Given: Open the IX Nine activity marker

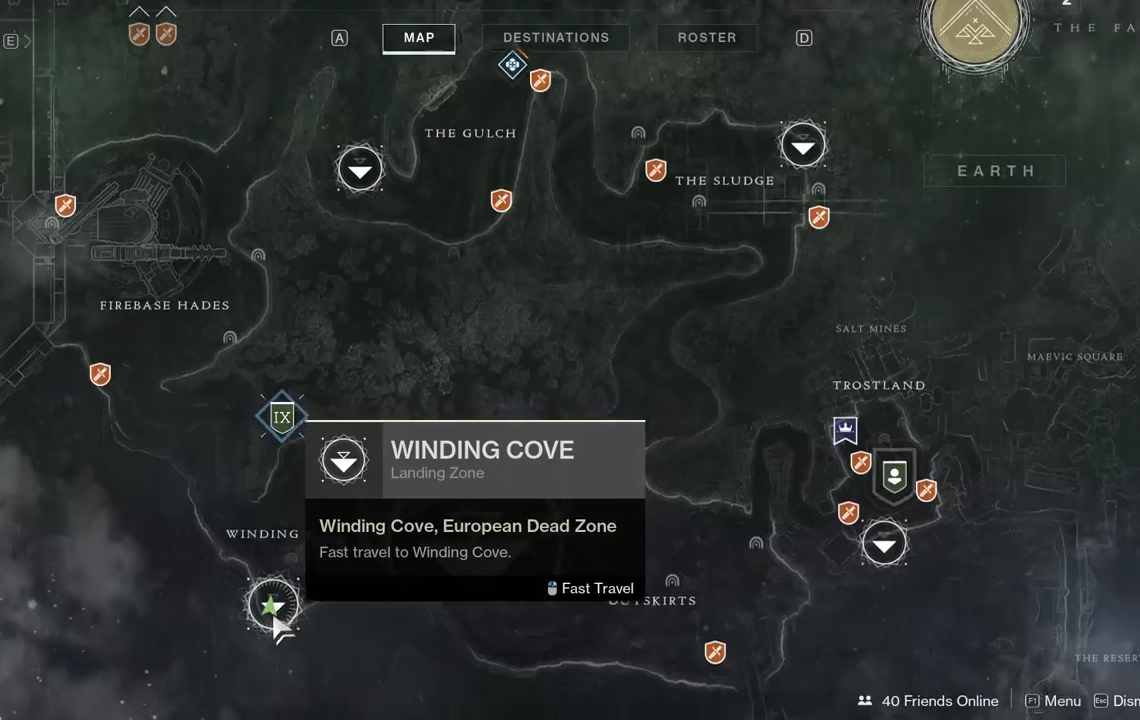Looking at the screenshot, I should click(282, 417).
